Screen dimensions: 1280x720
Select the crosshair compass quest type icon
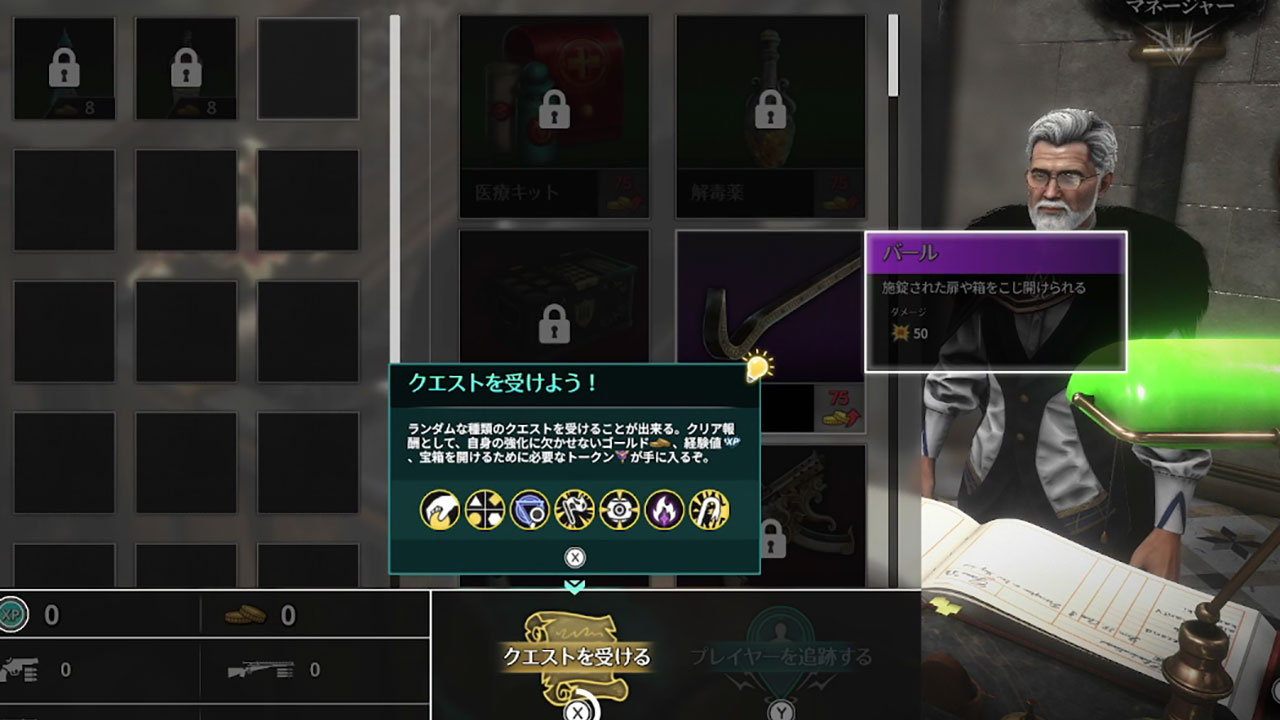(x=483, y=510)
